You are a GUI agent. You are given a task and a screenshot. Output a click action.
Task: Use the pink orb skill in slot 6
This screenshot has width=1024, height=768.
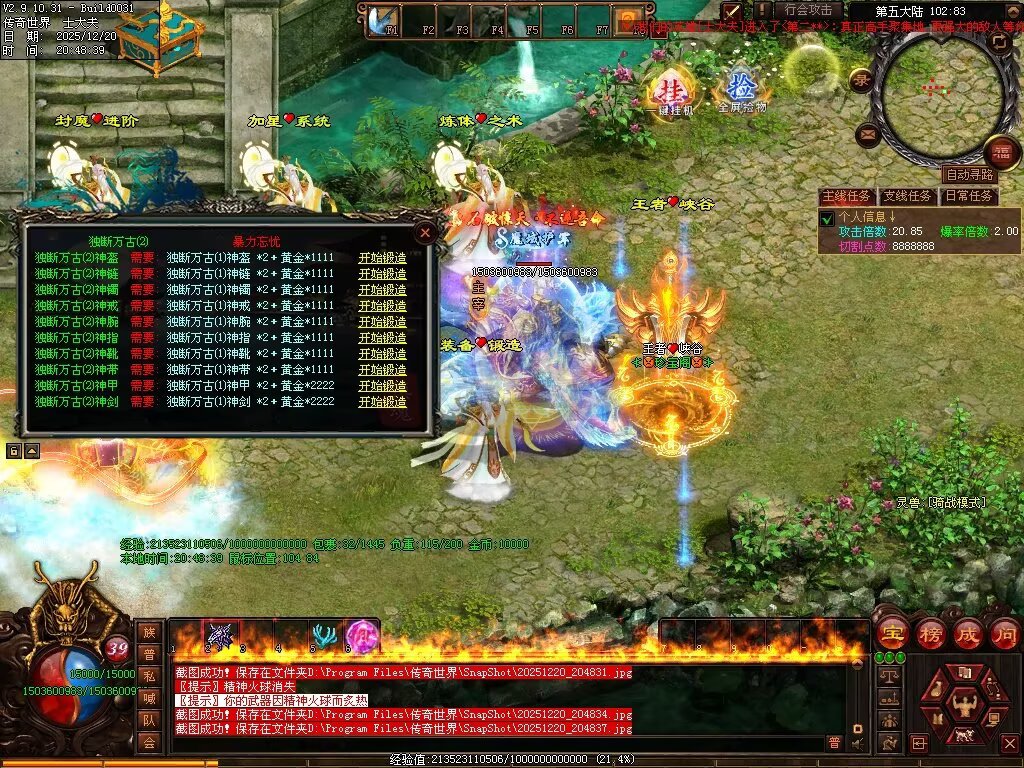[360, 636]
